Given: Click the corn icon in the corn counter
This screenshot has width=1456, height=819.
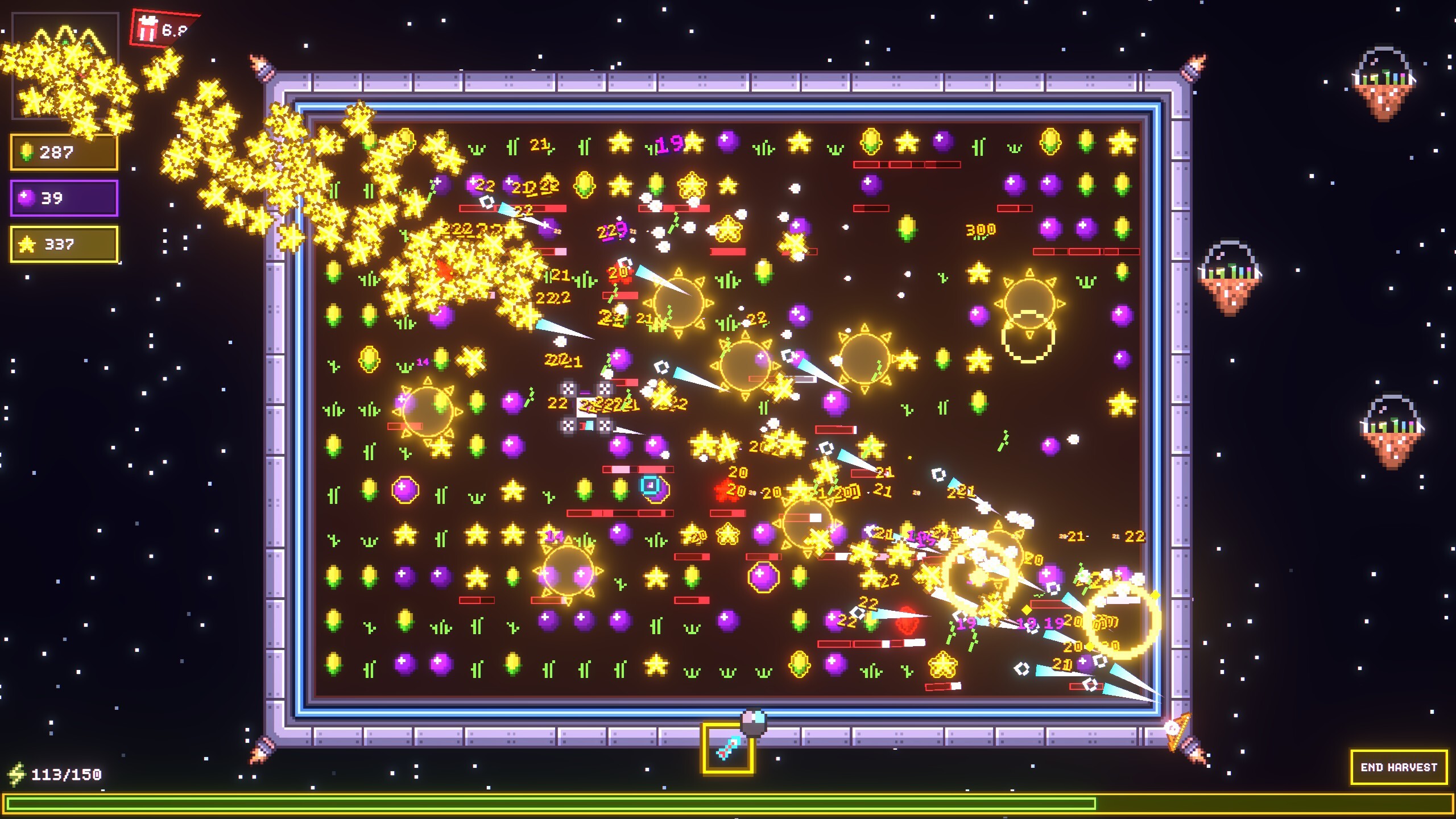Looking at the screenshot, I should tap(27, 151).
